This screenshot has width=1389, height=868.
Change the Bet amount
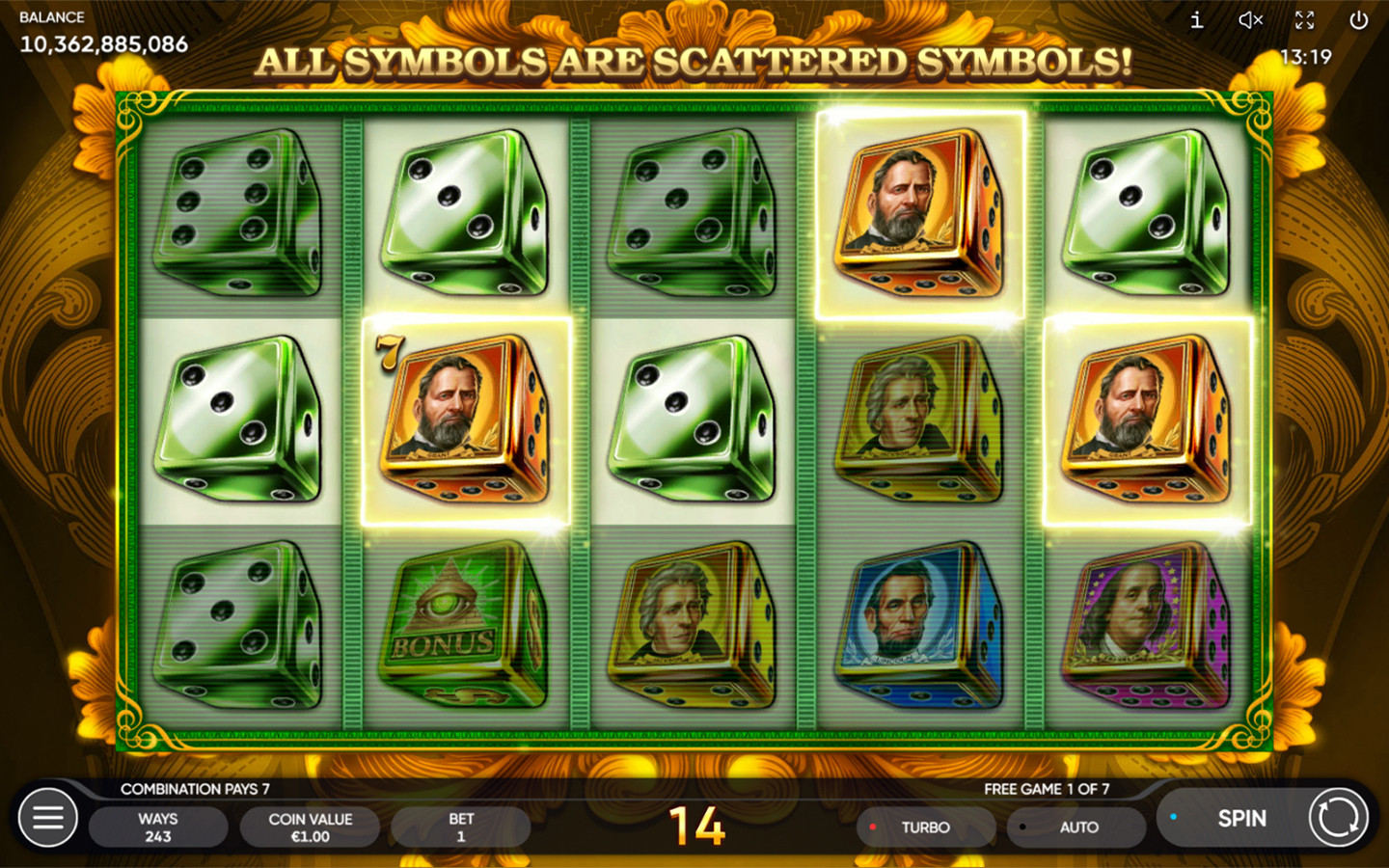click(x=460, y=827)
